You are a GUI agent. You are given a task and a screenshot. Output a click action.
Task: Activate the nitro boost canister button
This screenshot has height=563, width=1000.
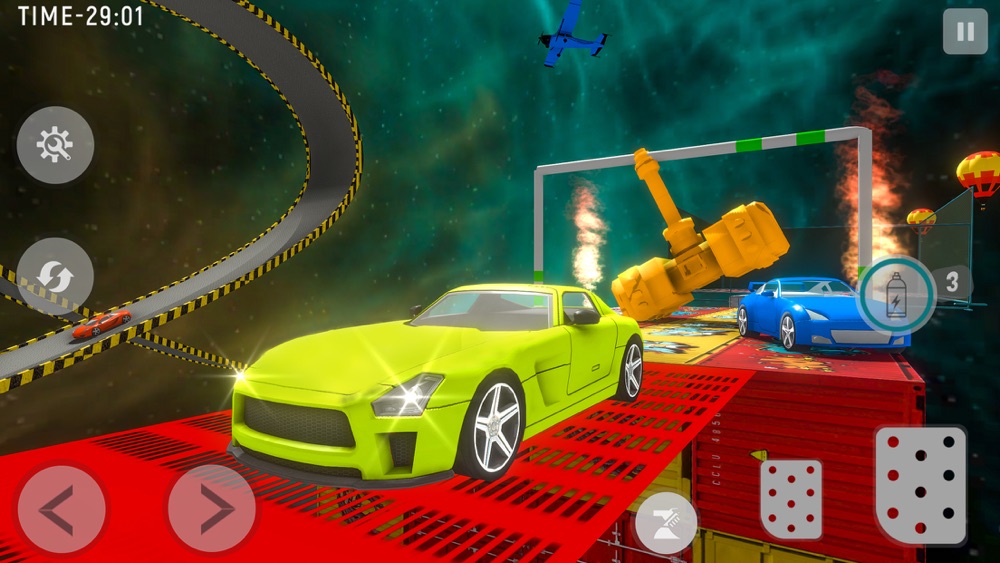pos(896,294)
